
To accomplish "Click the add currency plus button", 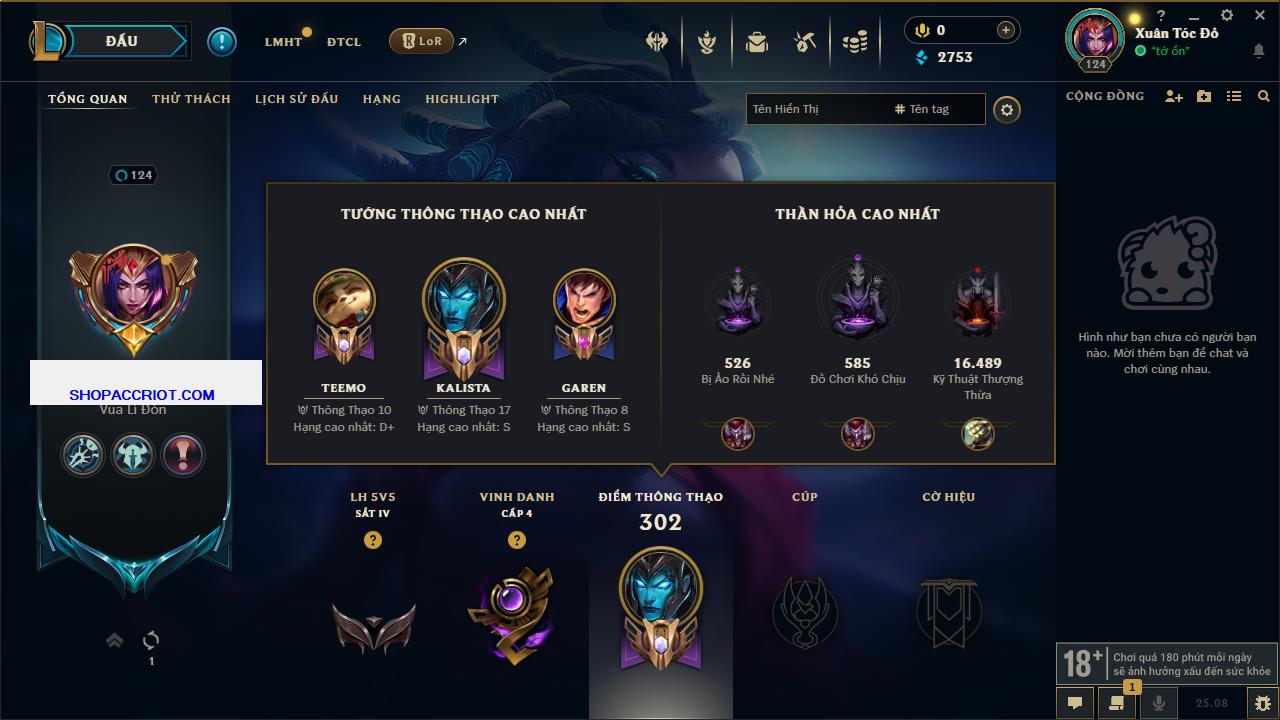I will (1006, 31).
